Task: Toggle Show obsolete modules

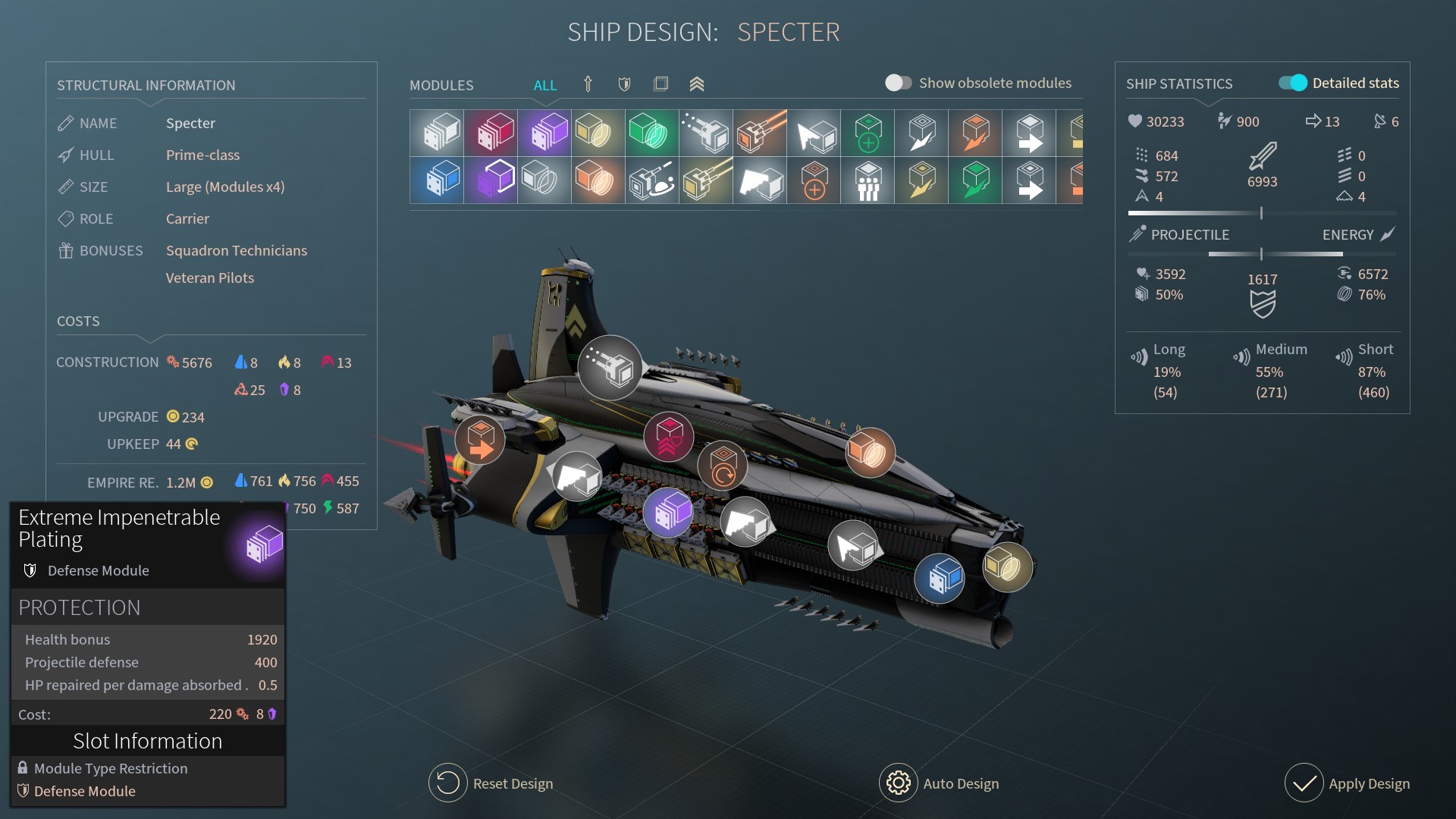Action: point(898,83)
